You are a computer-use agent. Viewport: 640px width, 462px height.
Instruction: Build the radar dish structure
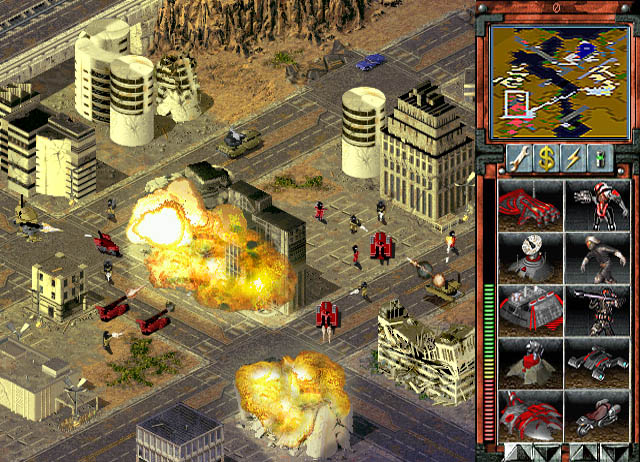tap(529, 257)
